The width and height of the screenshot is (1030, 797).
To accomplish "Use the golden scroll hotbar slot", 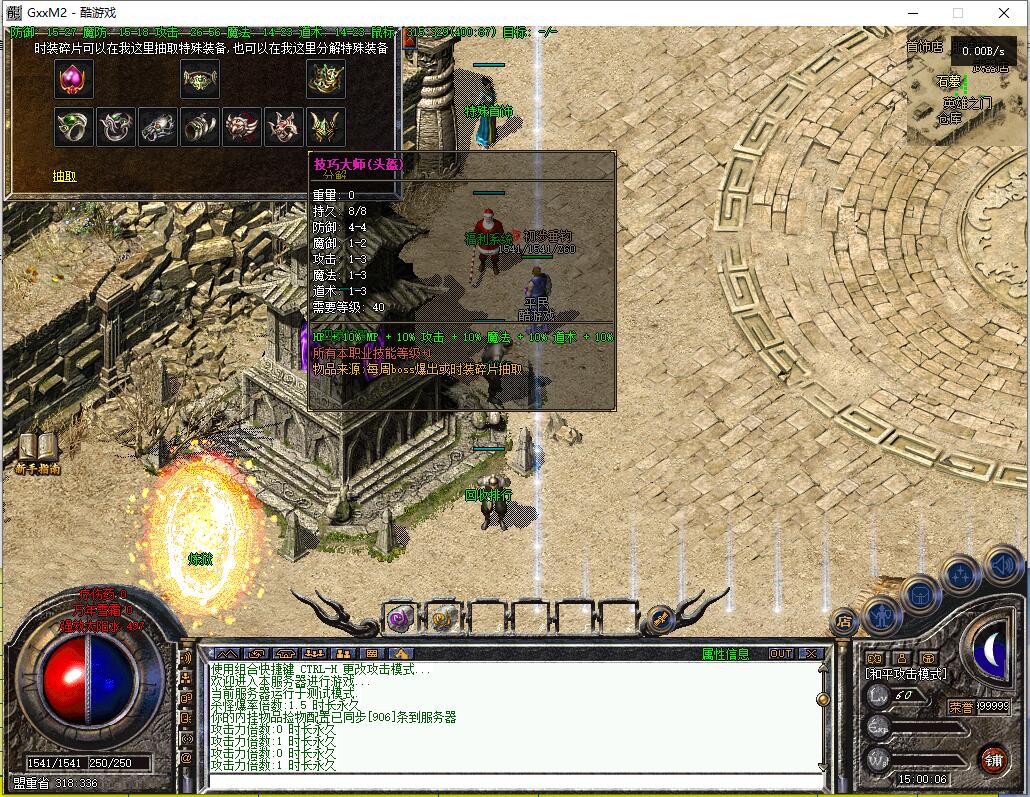I will [444, 618].
